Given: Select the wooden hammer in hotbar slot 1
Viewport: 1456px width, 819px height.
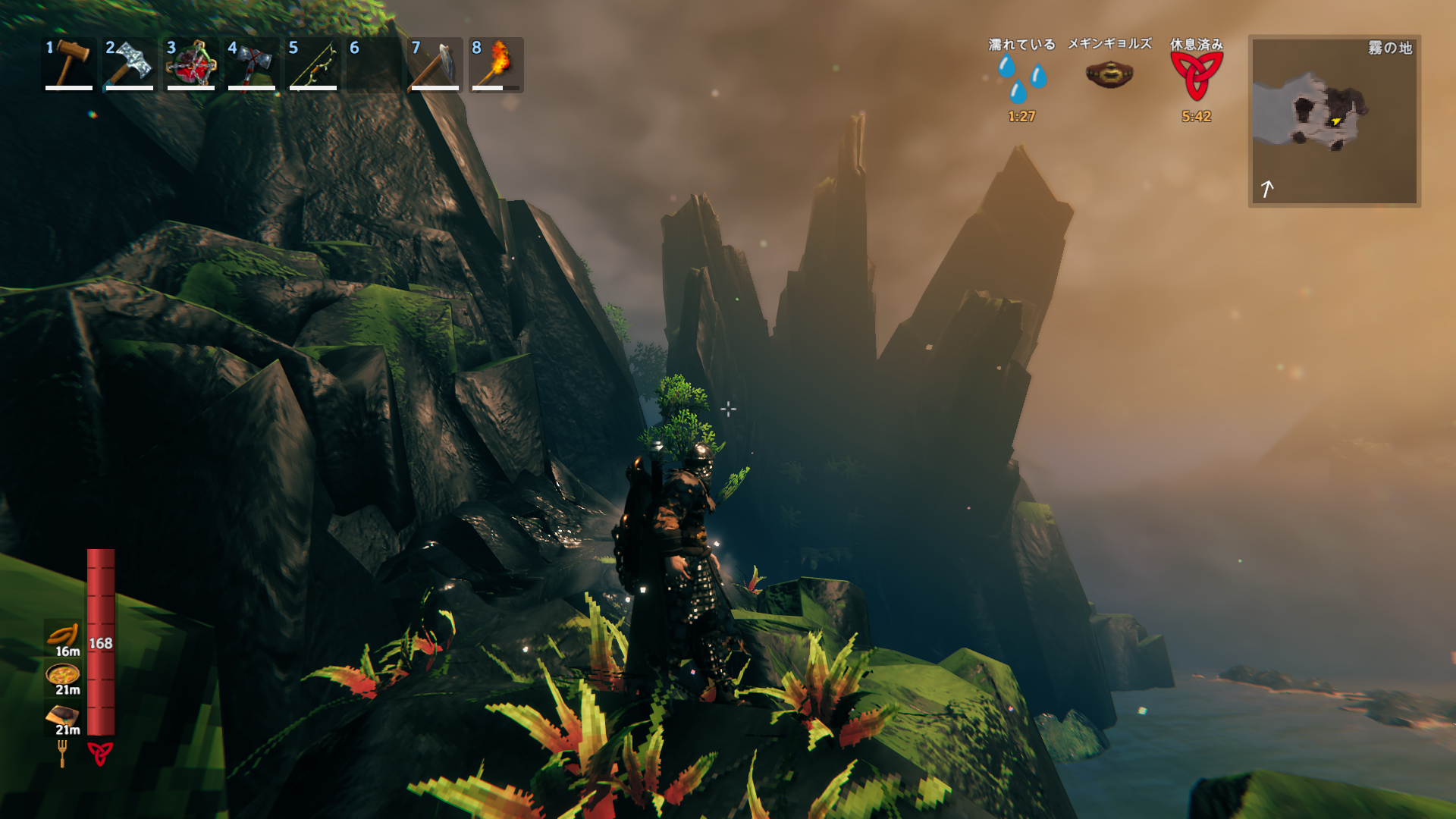Looking at the screenshot, I should (69, 64).
